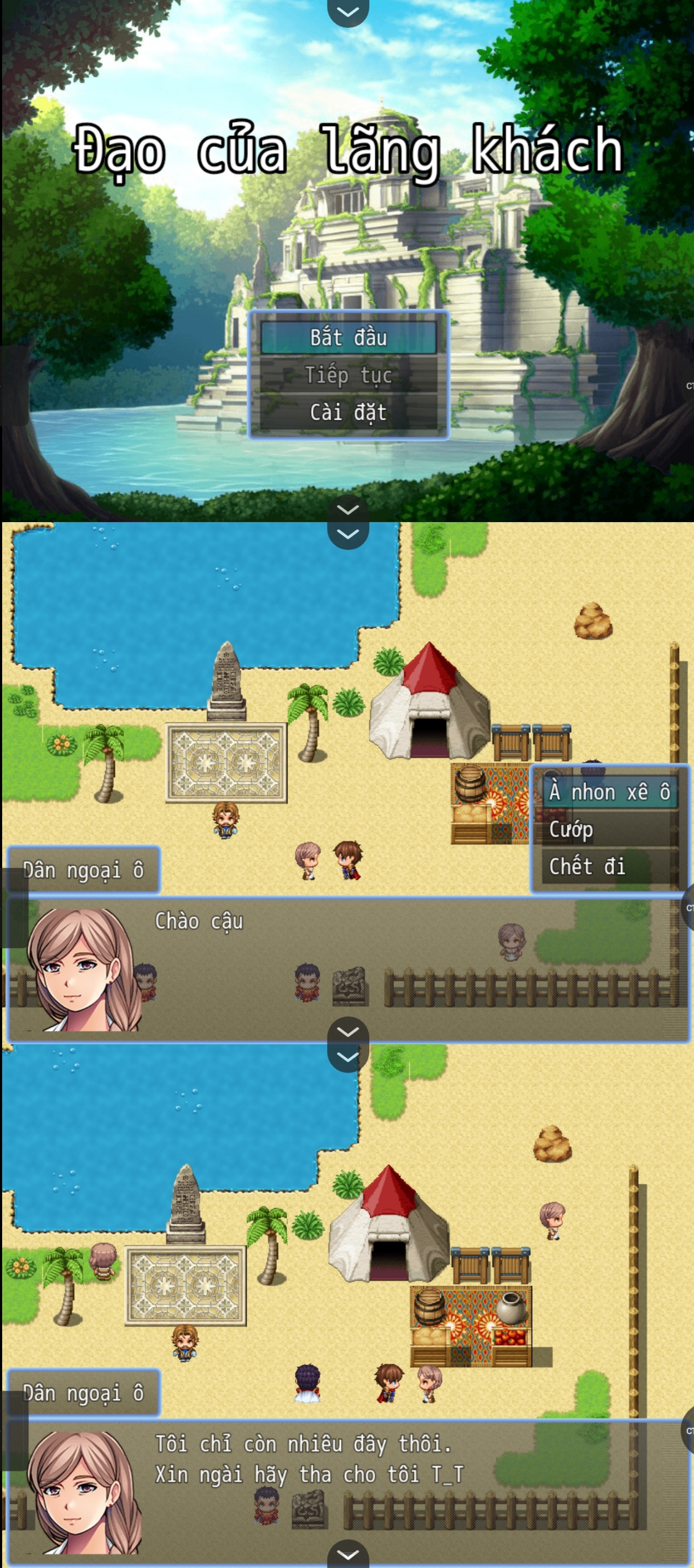694x1568 pixels.
Task: Choose Tiếp tục to continue saved game
Action: (348, 375)
